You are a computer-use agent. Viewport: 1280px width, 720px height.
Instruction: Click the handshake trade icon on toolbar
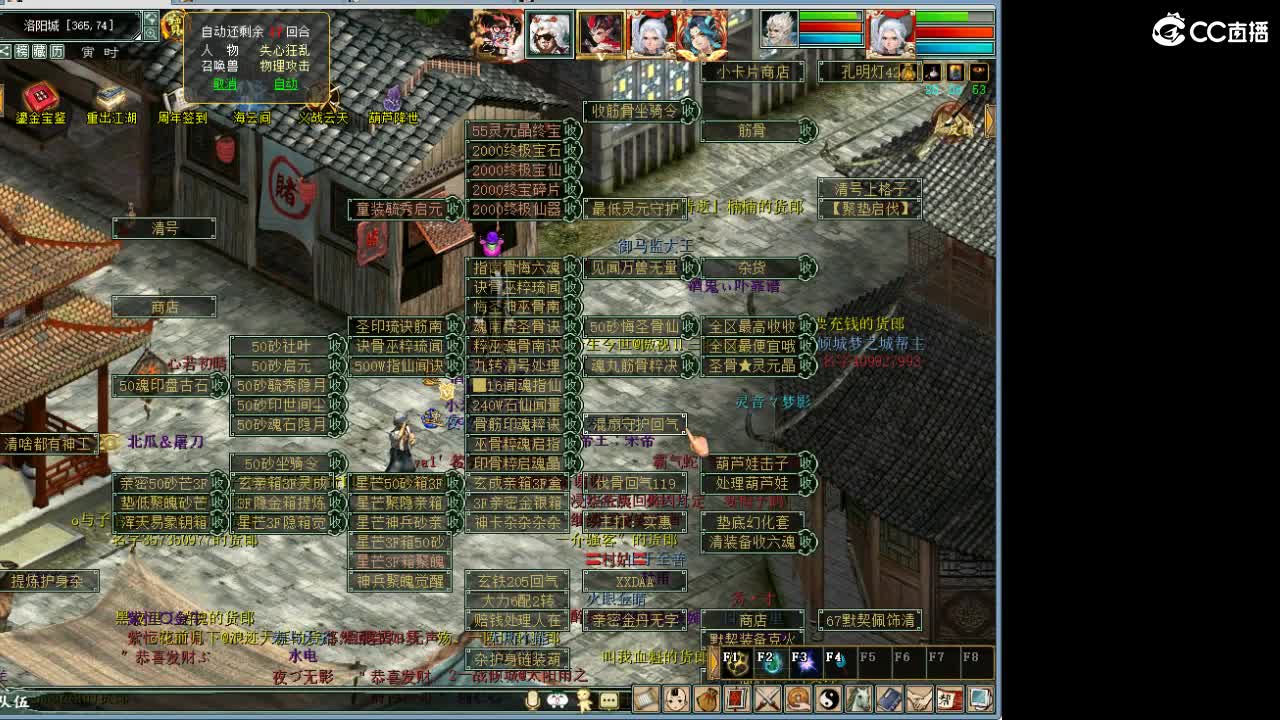(x=921, y=700)
